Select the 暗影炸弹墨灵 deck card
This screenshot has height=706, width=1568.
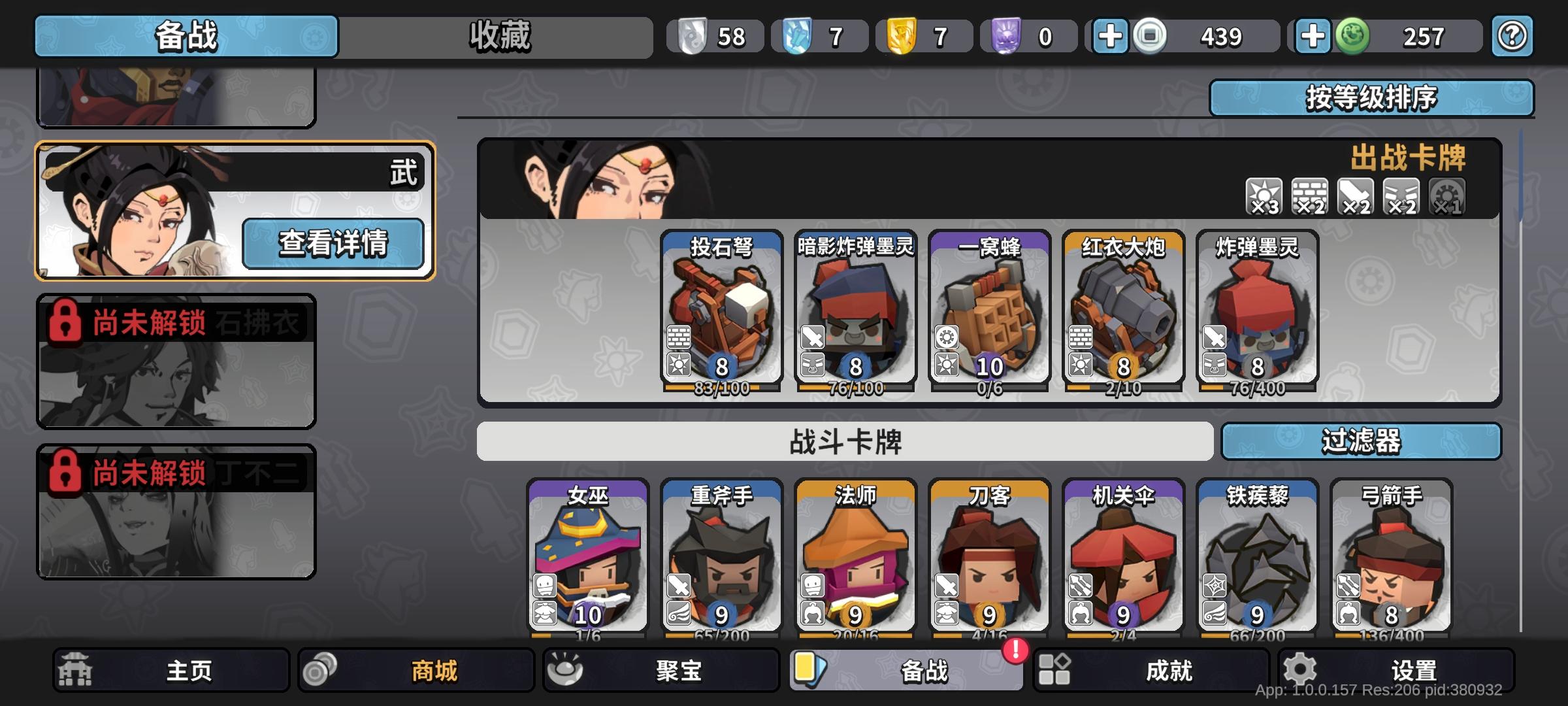click(x=853, y=314)
